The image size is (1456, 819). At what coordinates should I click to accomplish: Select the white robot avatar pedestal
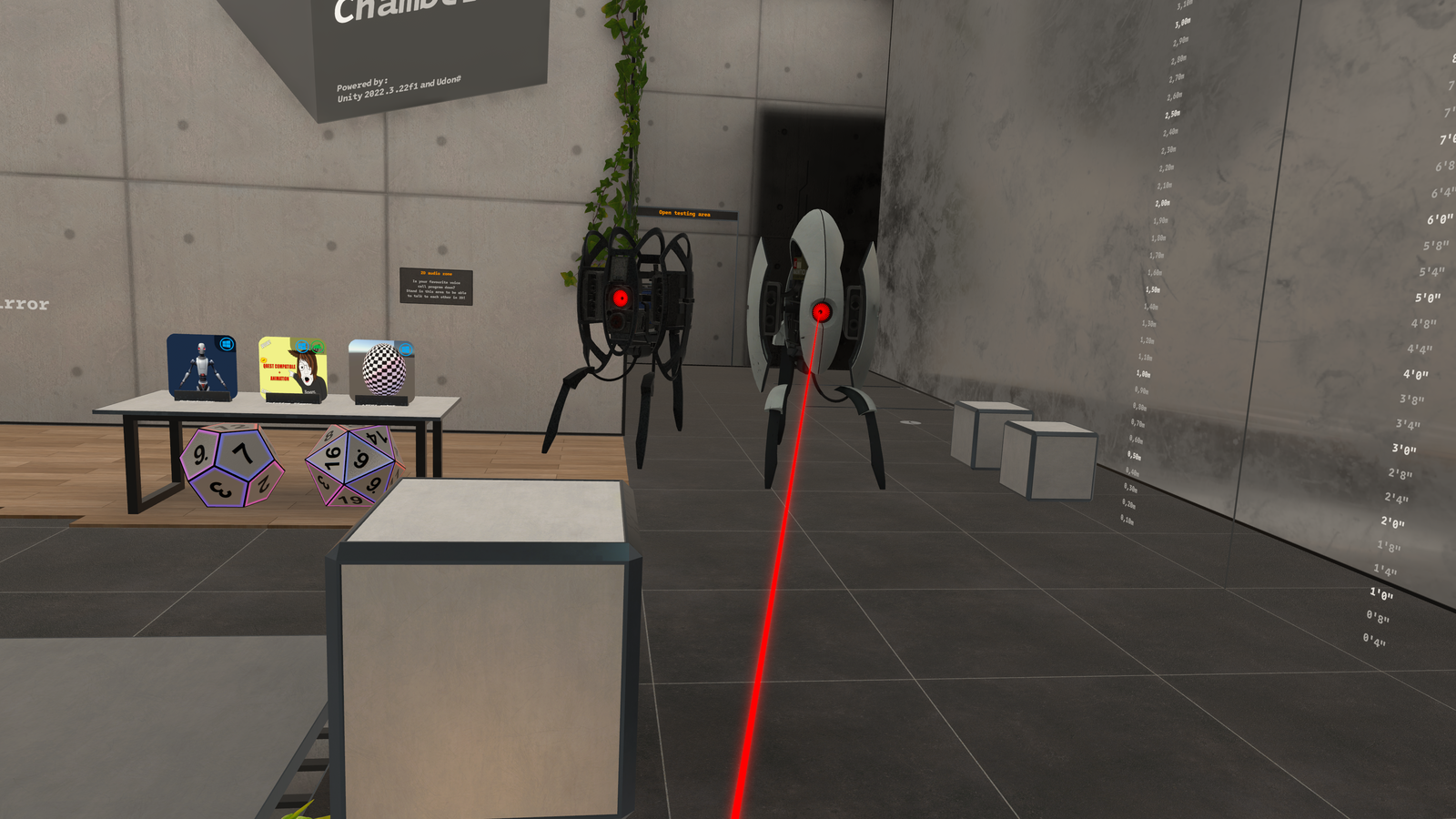point(202,366)
